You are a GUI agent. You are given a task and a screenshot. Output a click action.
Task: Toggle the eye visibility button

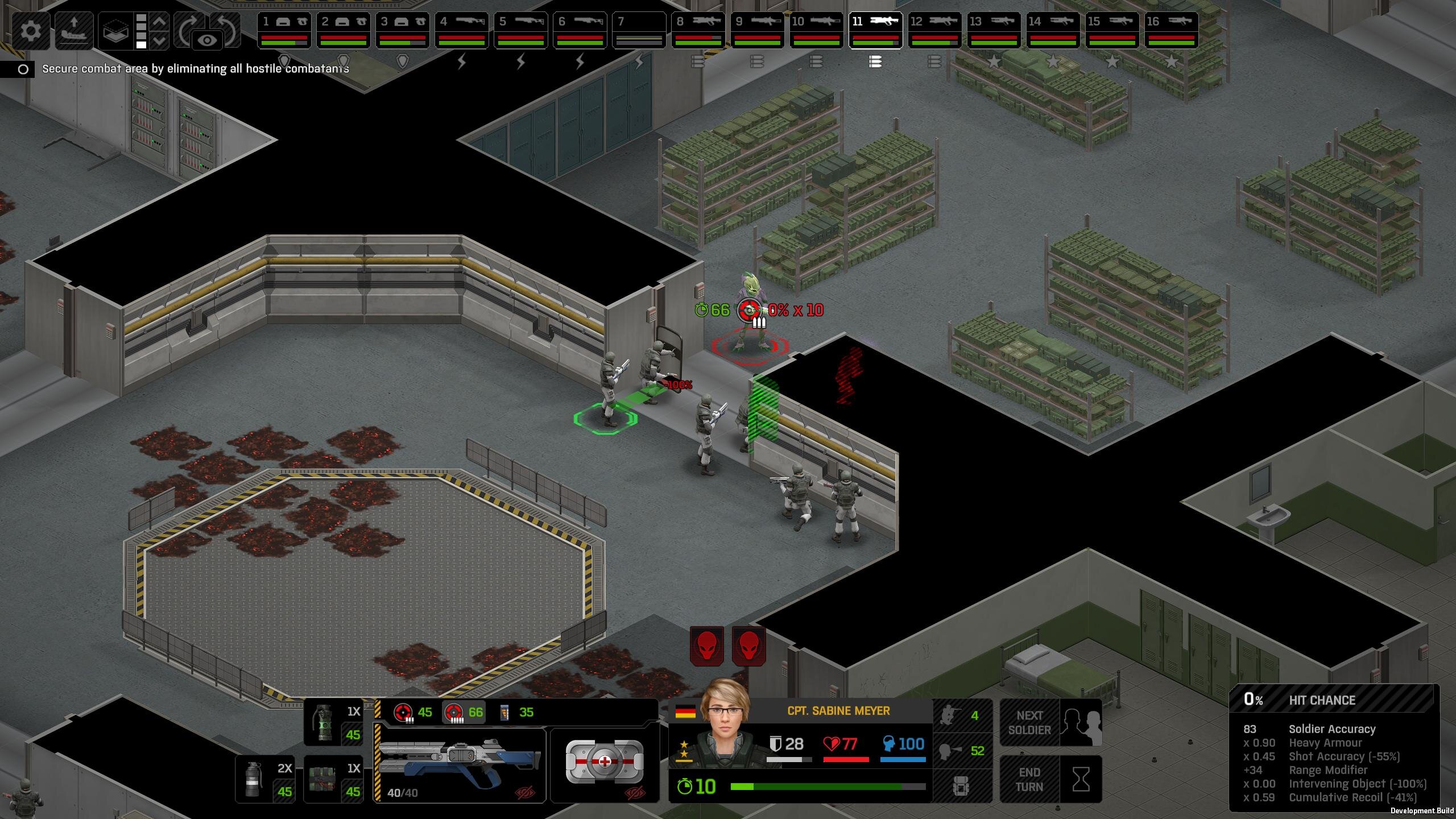point(208,40)
